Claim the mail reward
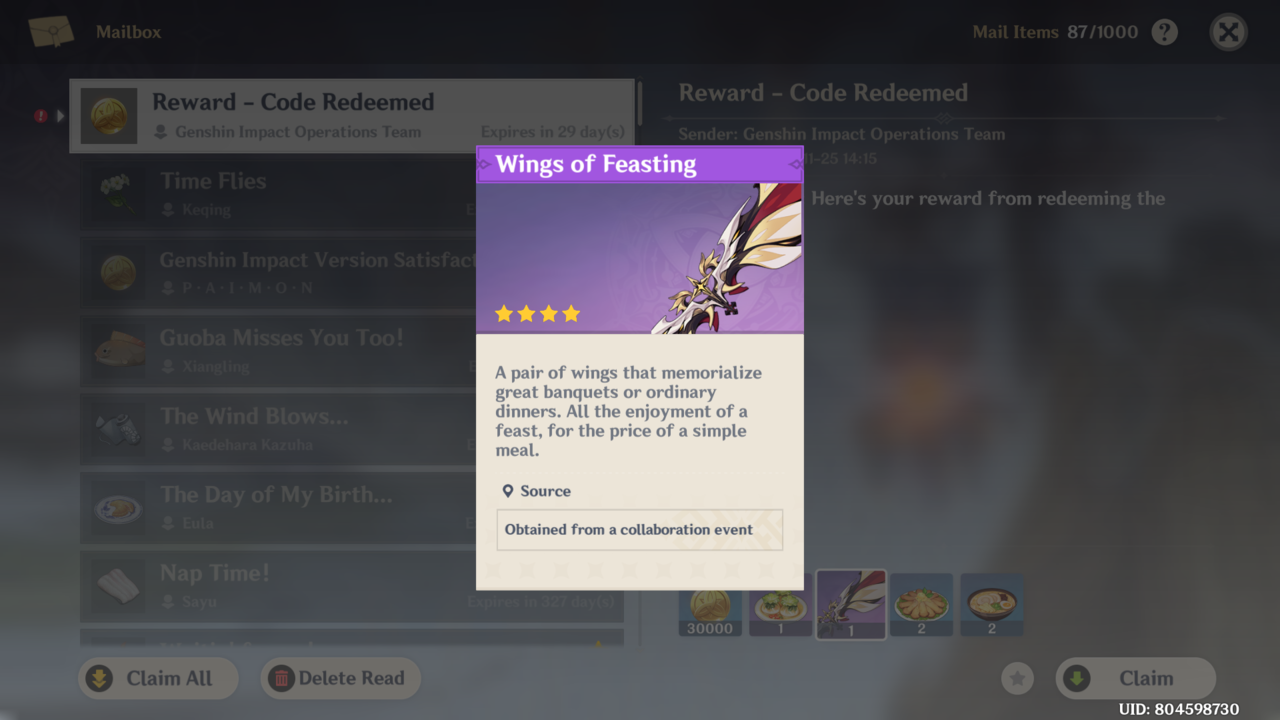Screen dimensions: 1280x720 (1135, 678)
